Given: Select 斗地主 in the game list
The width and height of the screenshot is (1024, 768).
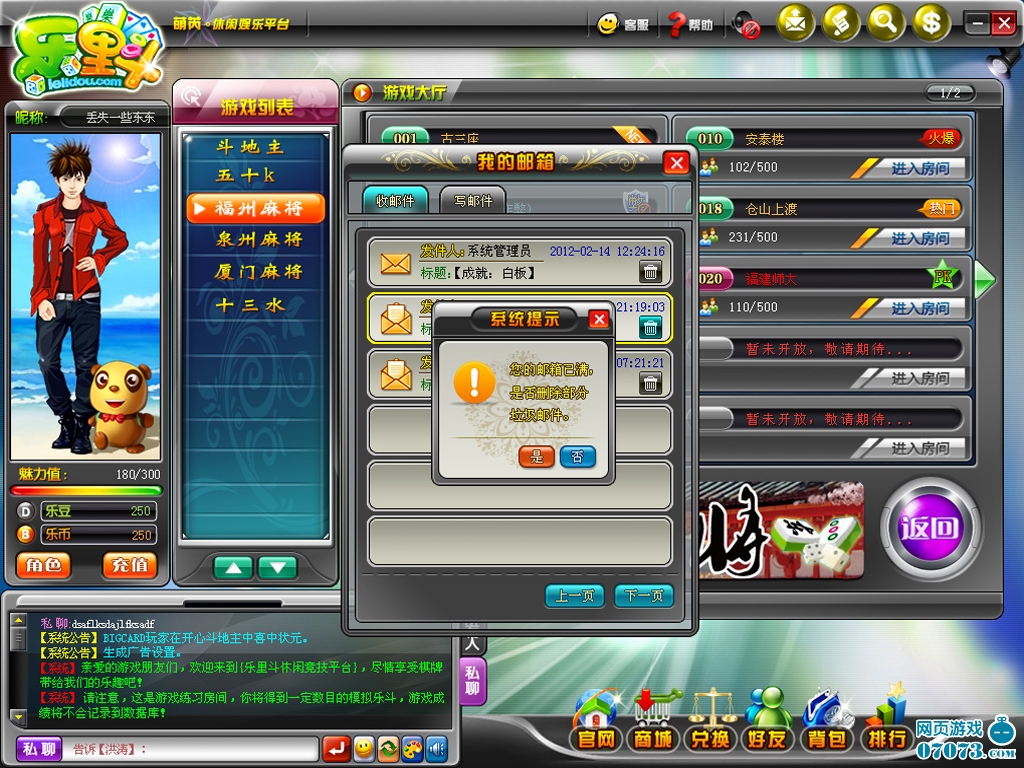Looking at the screenshot, I should tap(251, 147).
